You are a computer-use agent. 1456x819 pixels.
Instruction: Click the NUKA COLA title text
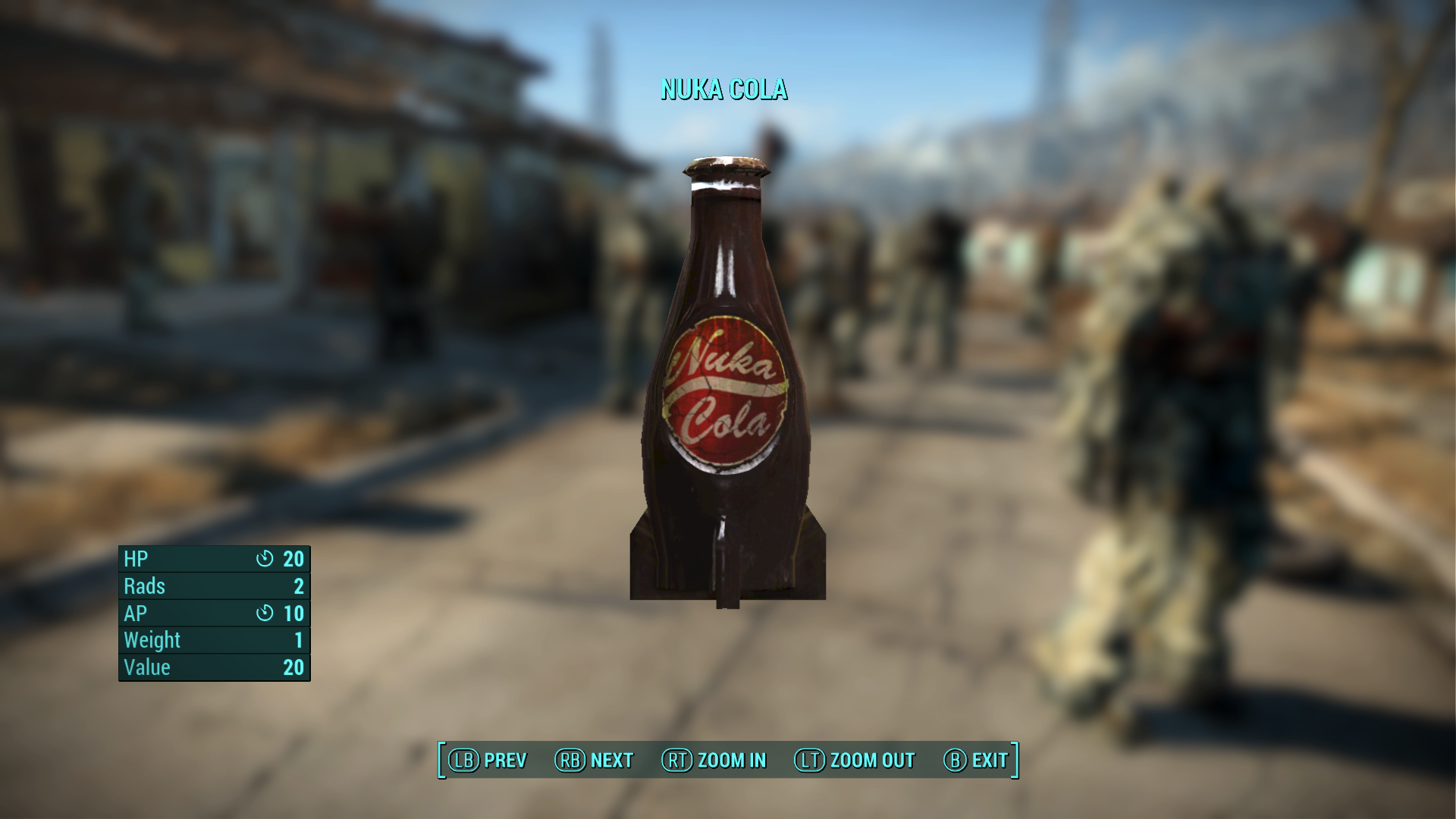(x=724, y=90)
